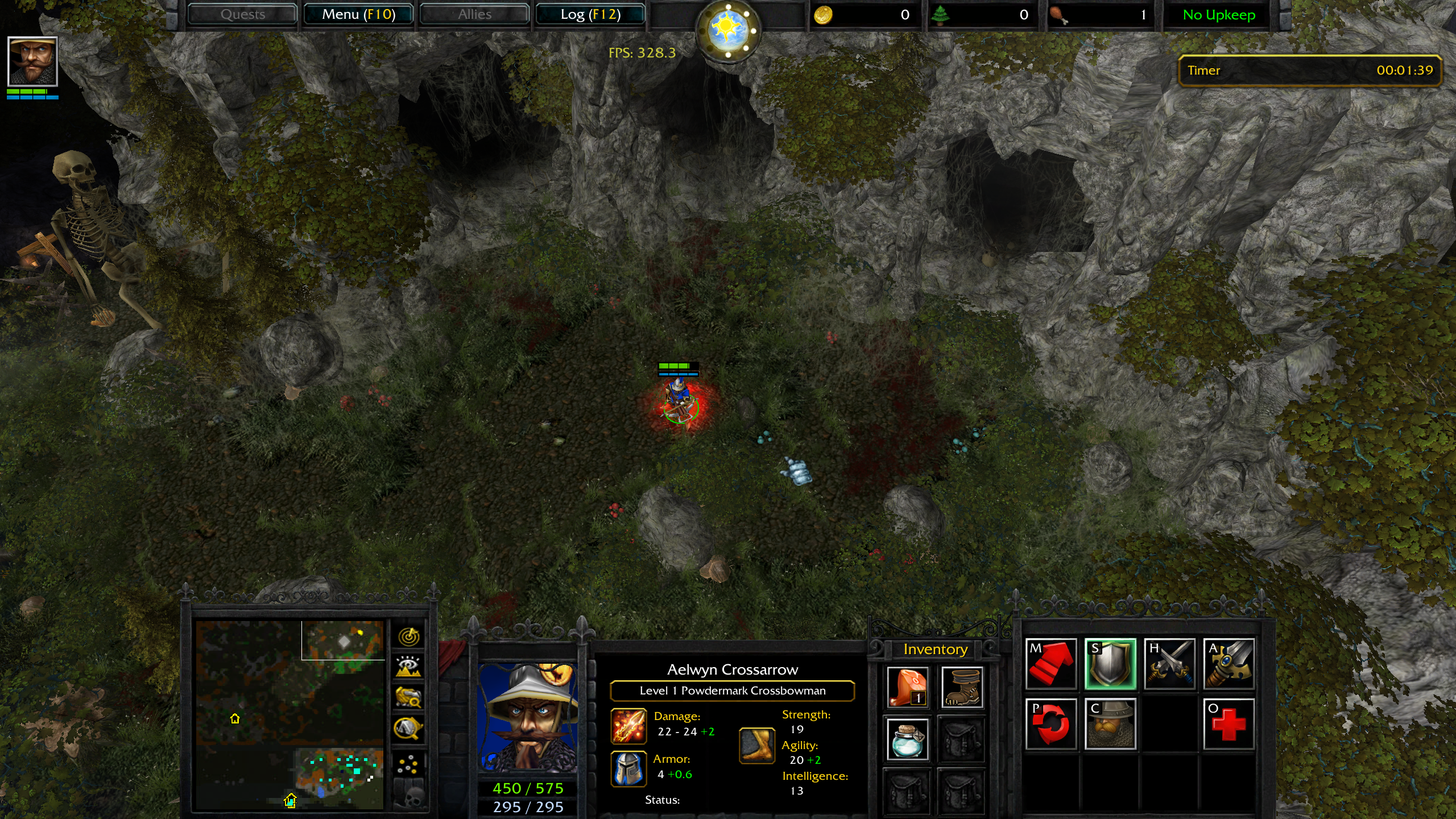Viewport: 1456px width, 819px height.
Task: Activate the Patrol circular arrows command
Action: coord(1051,724)
